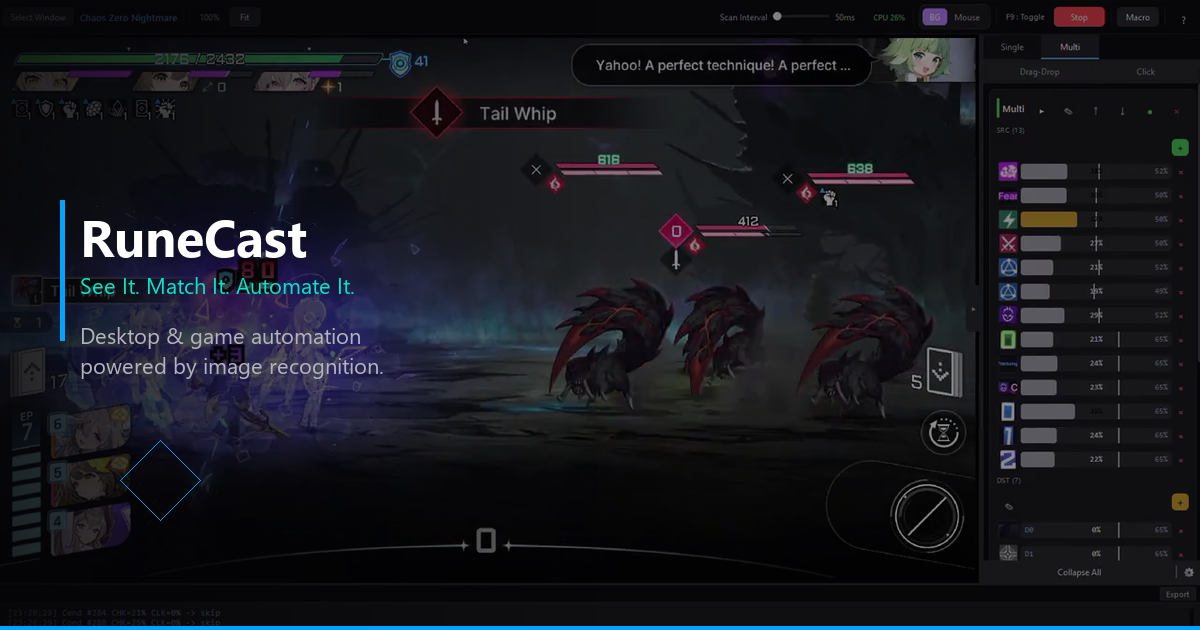Stop the automation with the red Stop button
Viewport: 1200px width, 630px height.
pos(1079,17)
